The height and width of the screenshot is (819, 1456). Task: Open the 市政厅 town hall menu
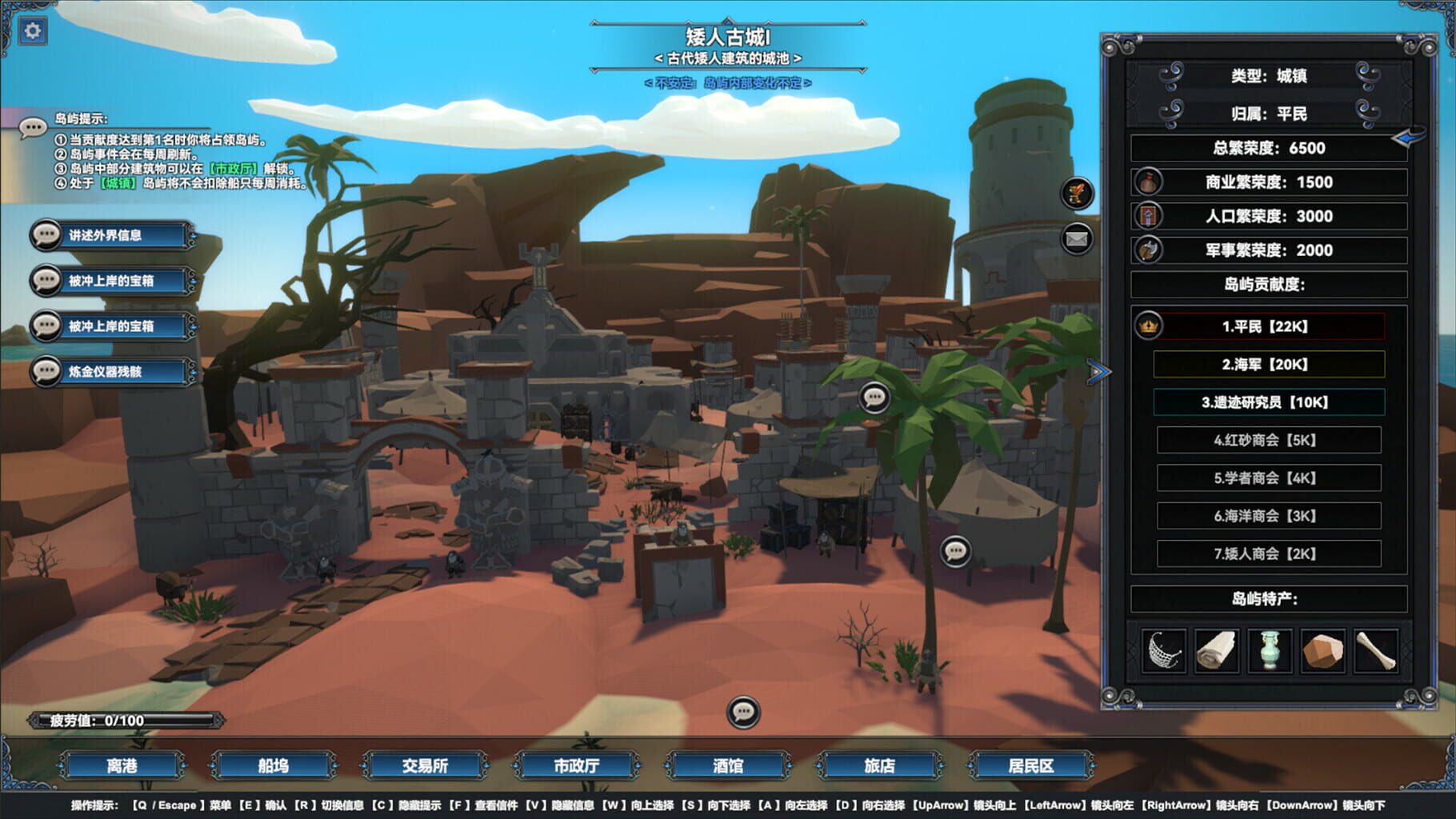point(578,765)
